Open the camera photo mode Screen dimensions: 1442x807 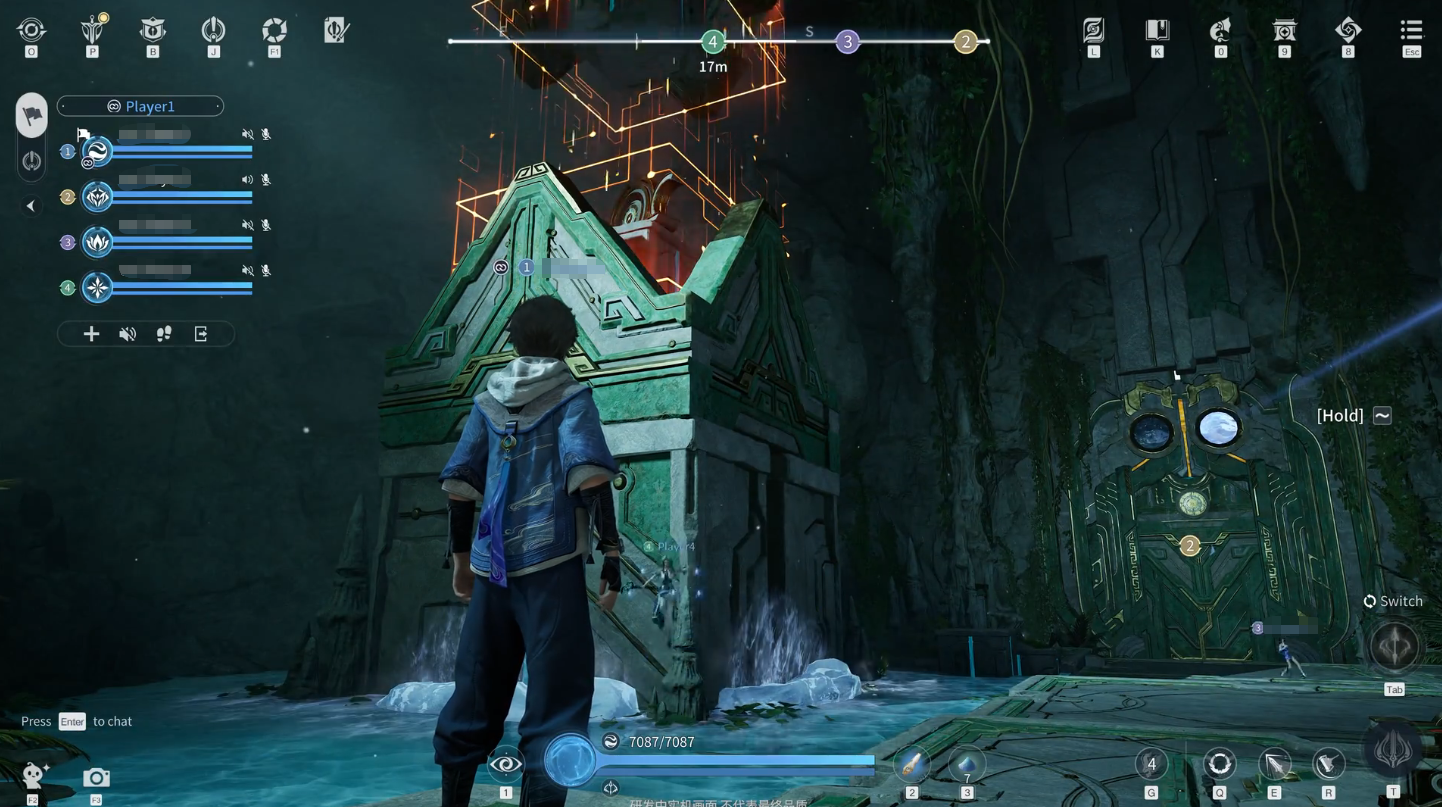click(96, 777)
